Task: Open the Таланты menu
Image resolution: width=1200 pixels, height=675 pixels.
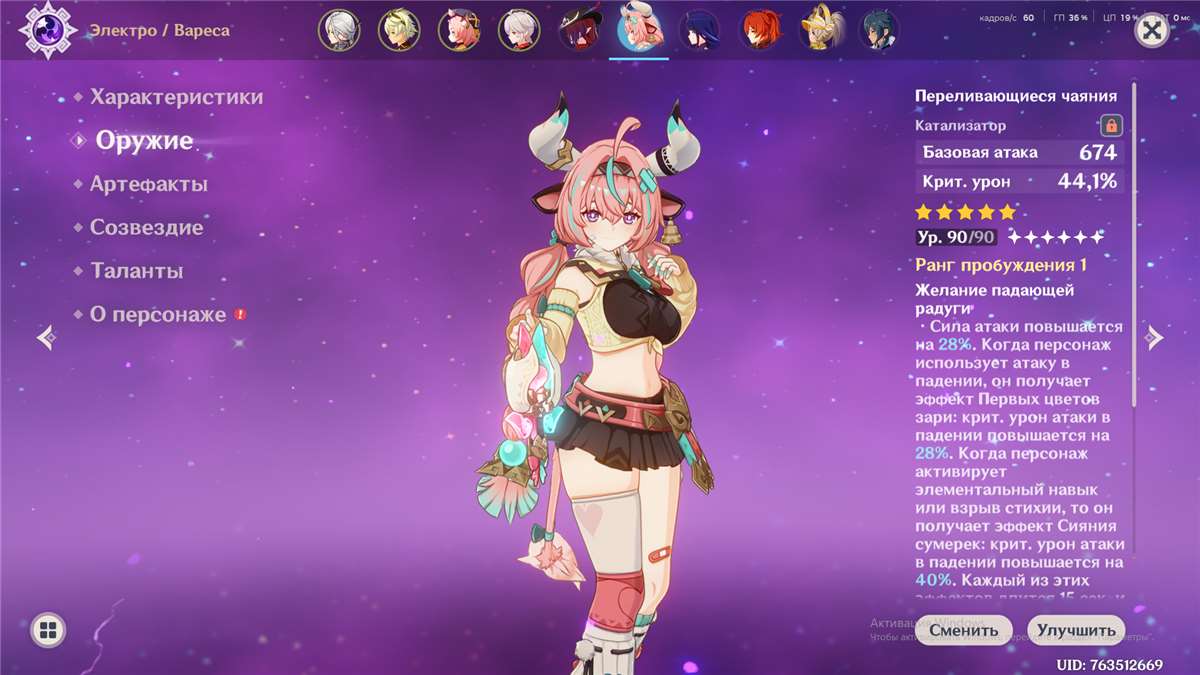Action: pos(136,271)
